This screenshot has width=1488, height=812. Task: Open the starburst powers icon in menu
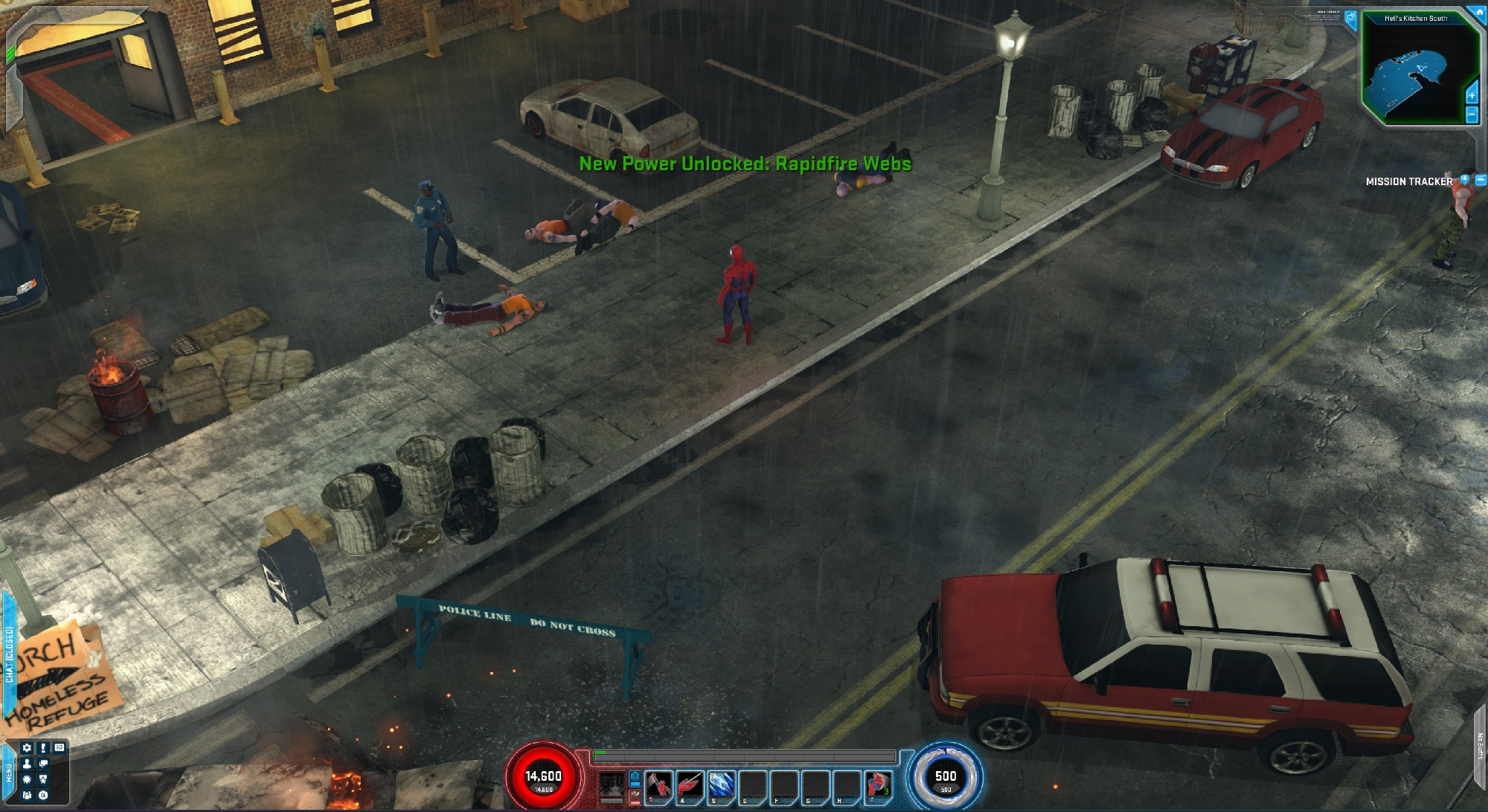28,779
